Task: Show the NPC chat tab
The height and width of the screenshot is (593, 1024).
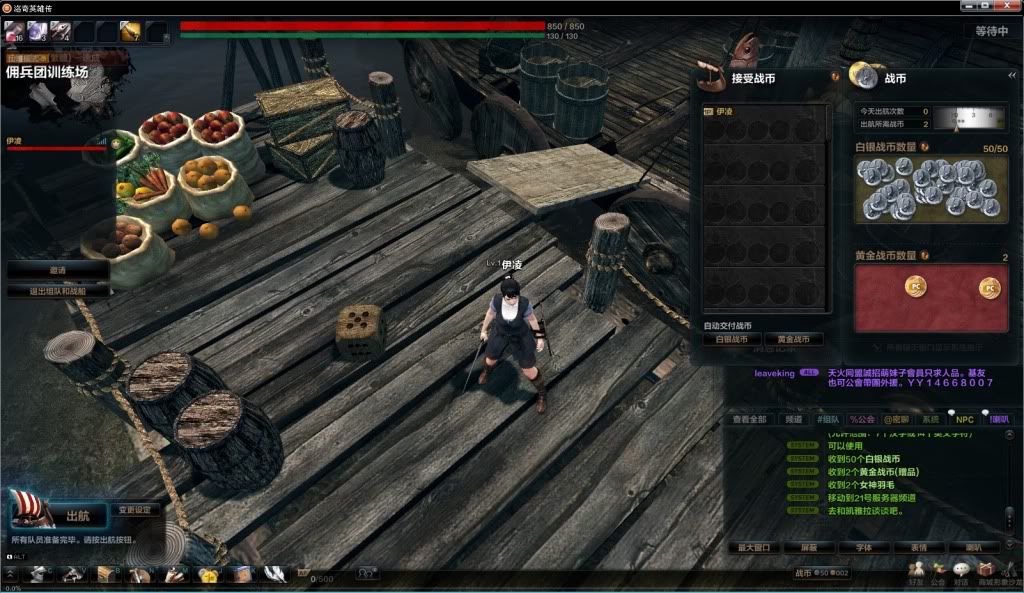Action: tap(964, 420)
